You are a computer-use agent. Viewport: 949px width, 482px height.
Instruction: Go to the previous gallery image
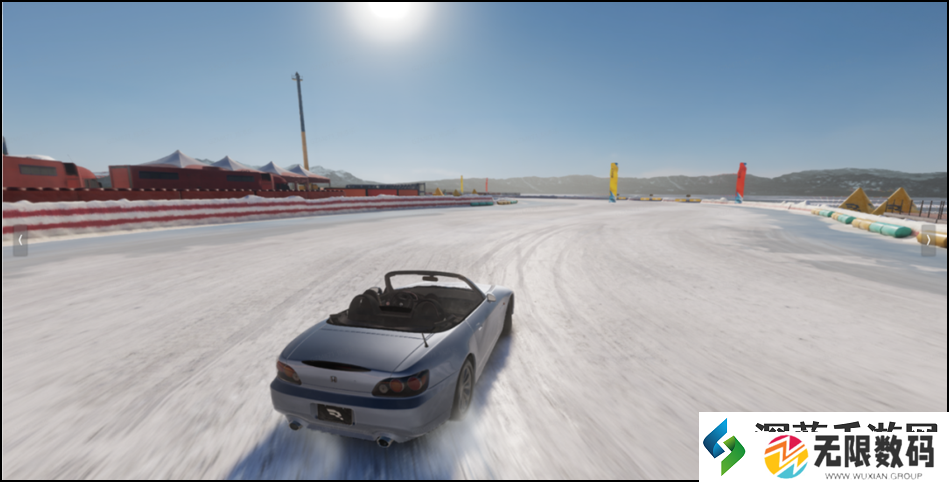(x=20, y=240)
